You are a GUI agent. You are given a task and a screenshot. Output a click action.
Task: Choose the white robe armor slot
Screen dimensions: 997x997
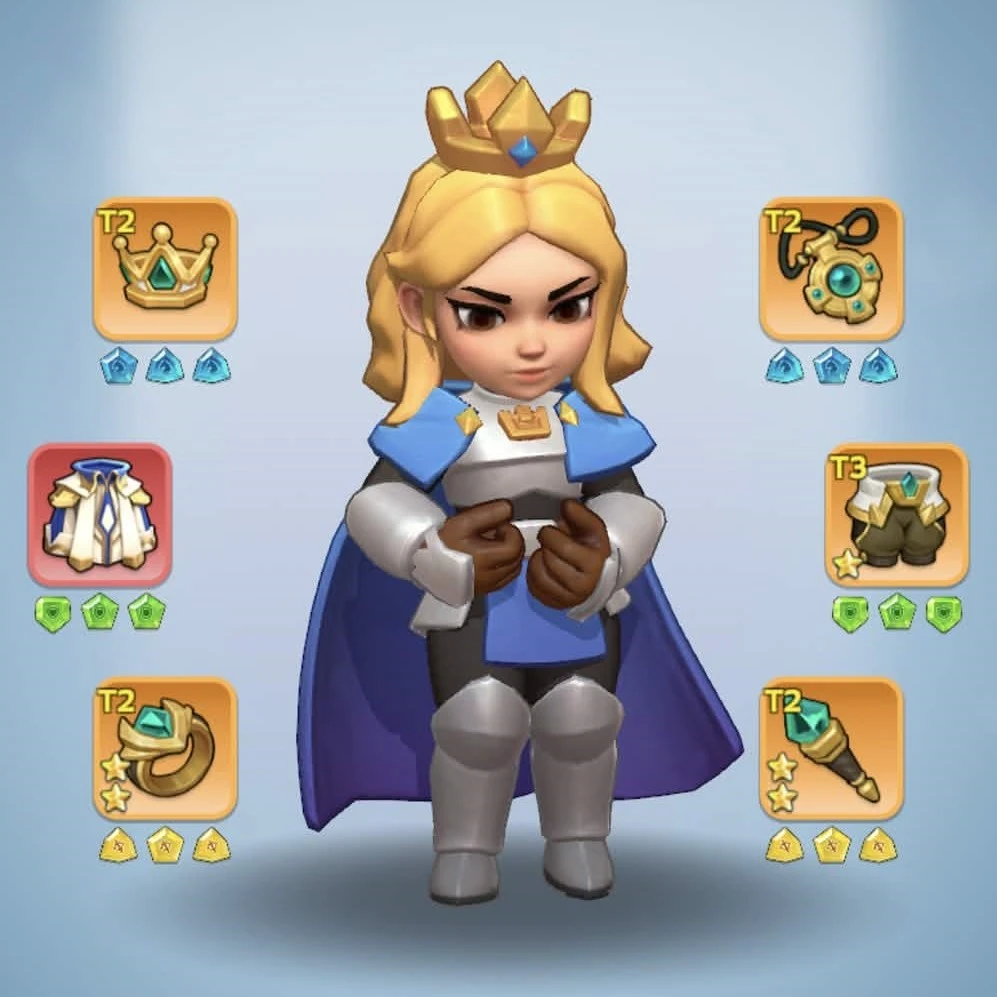pos(100,514)
